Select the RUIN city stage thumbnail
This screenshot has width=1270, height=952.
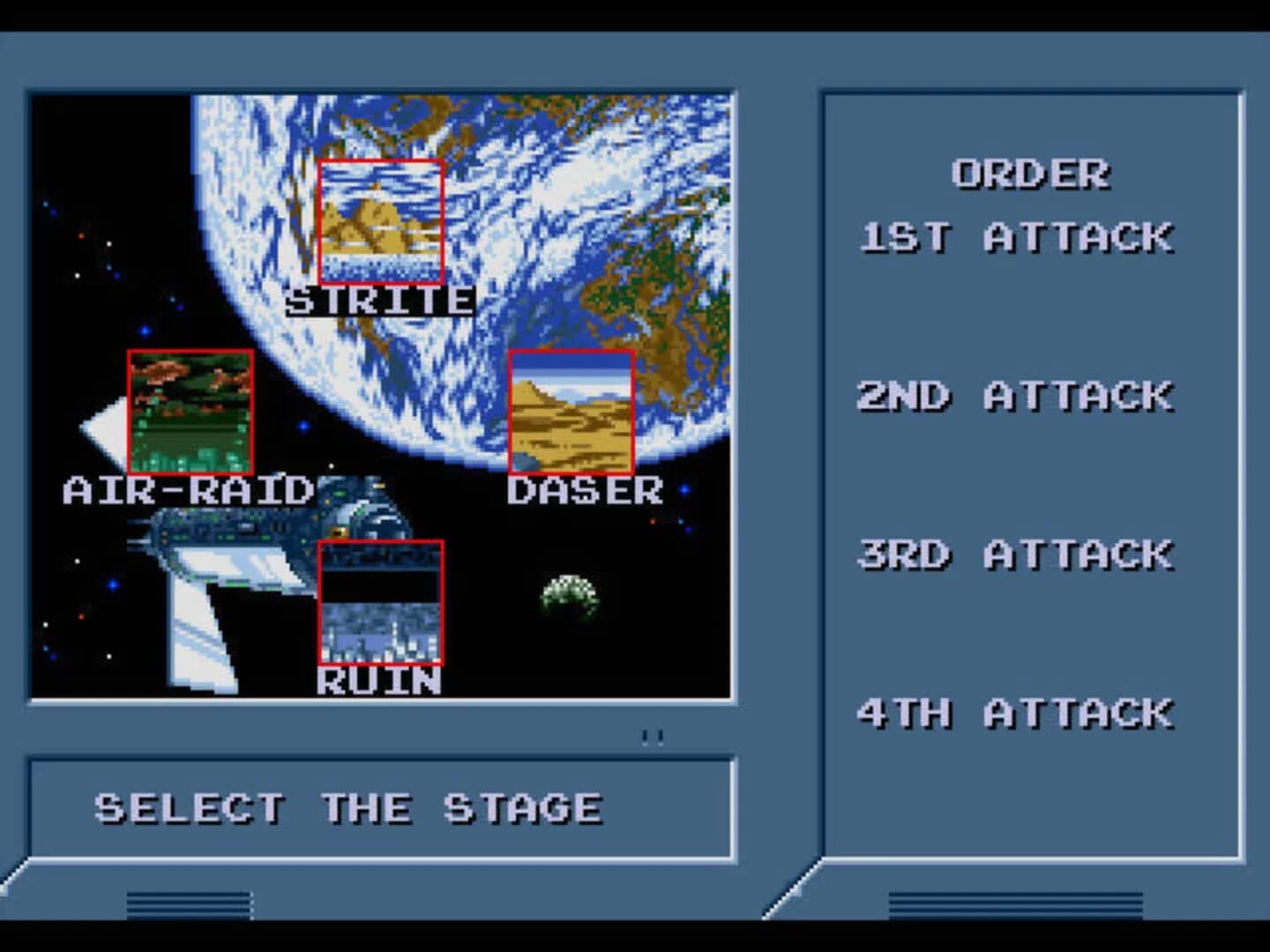click(379, 602)
